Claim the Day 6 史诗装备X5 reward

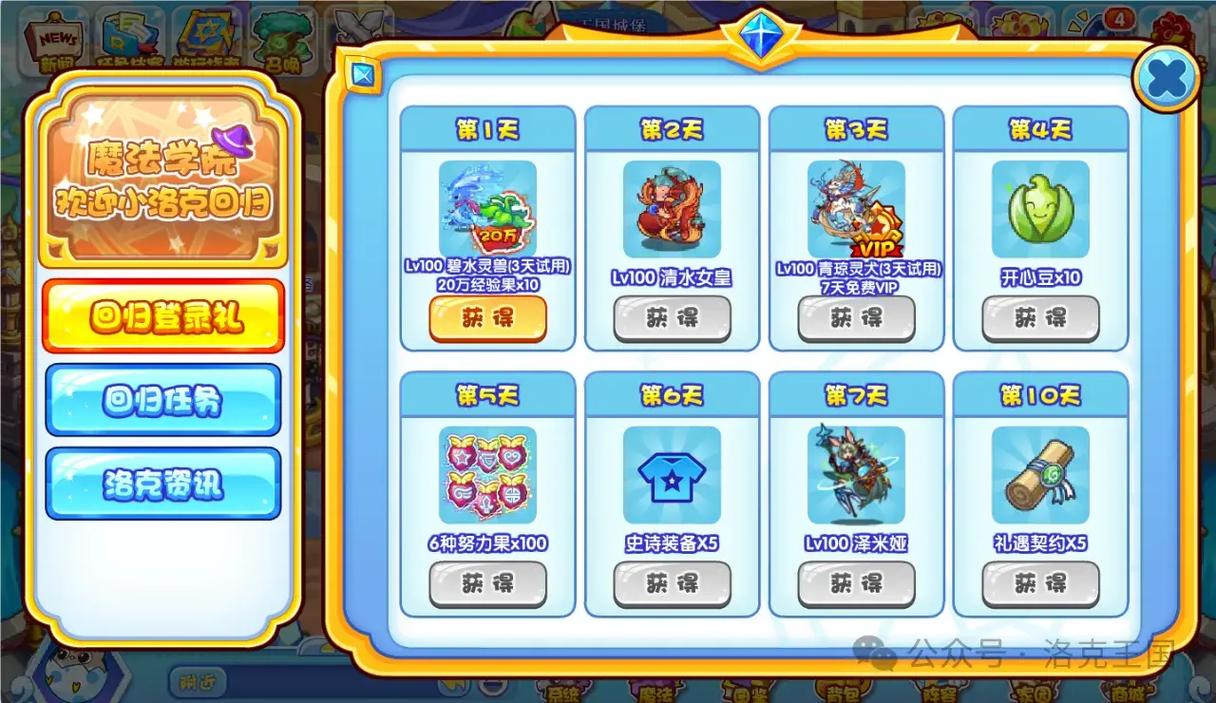point(672,583)
